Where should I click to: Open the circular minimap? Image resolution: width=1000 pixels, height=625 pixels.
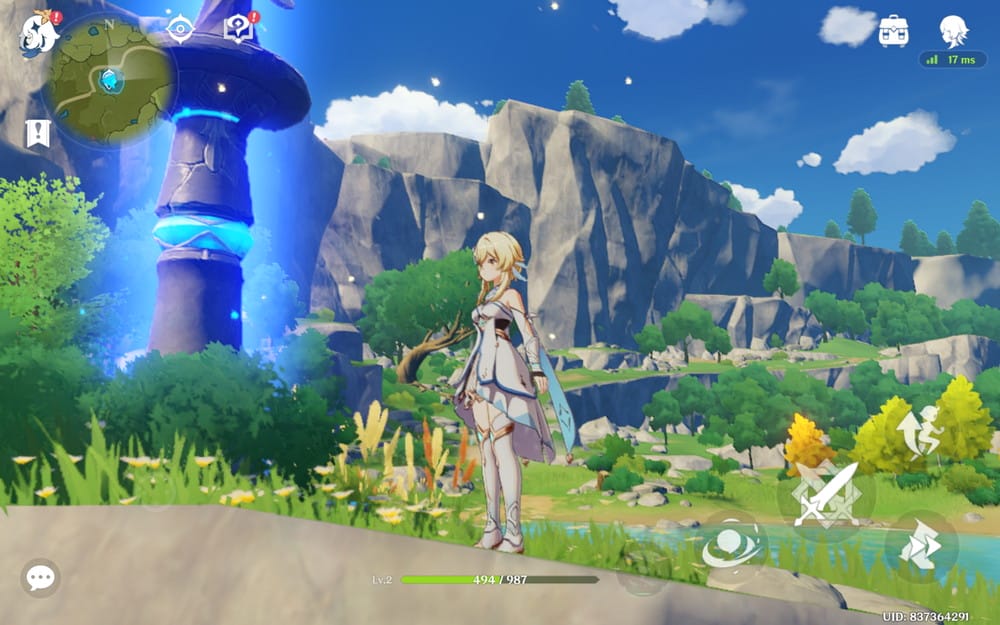[x=107, y=80]
